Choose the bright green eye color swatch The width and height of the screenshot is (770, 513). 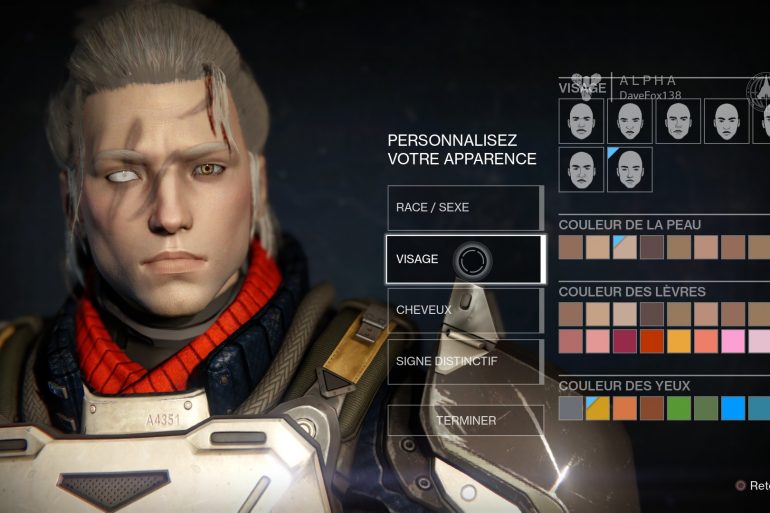(679, 408)
